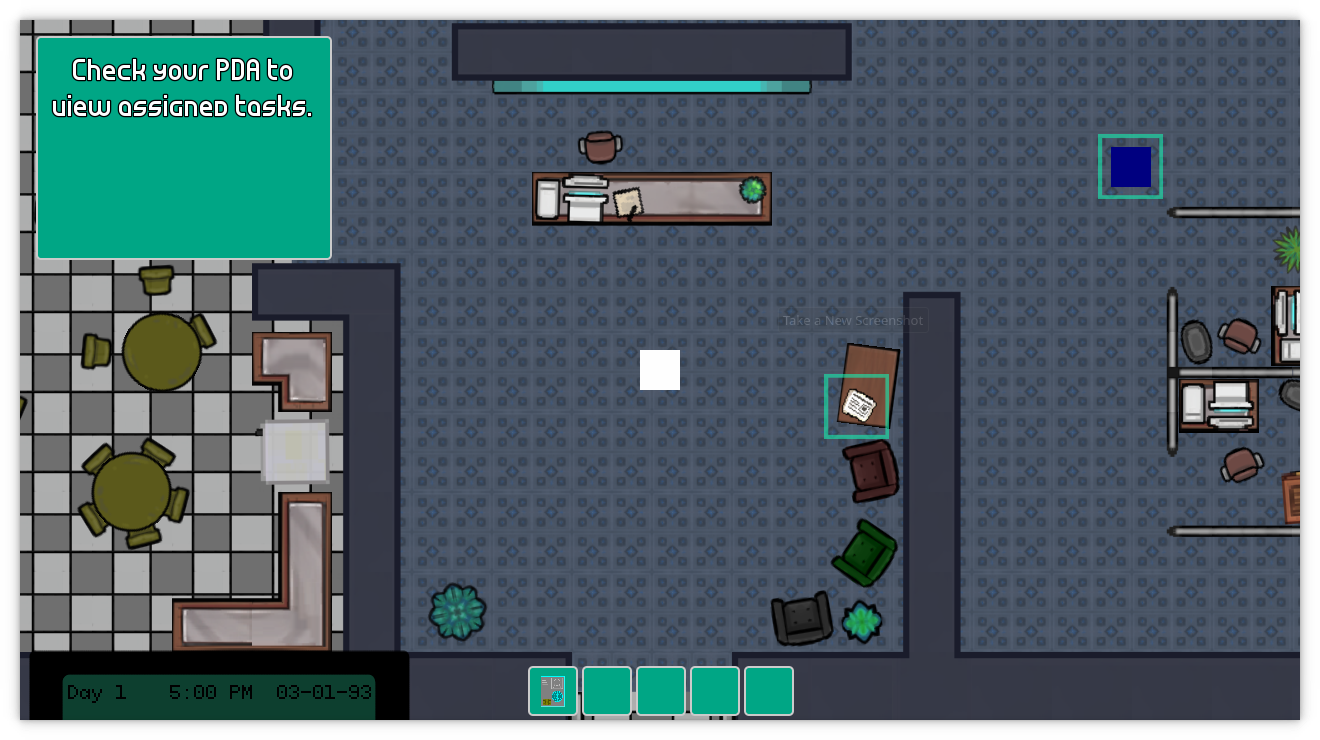This screenshot has width=1320, height=740.
Task: Dismiss the 'Check your PDA' tutorial message
Action: pos(184,147)
